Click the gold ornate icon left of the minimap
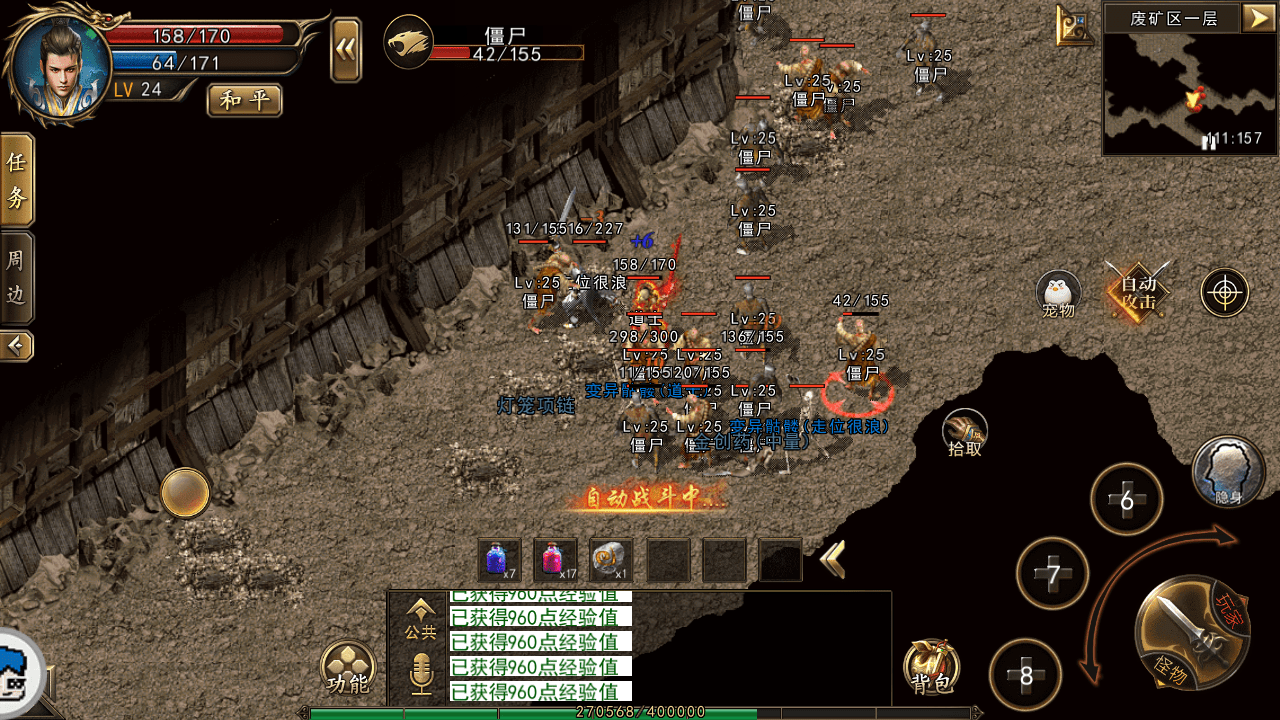The image size is (1280, 720). (x=1075, y=26)
